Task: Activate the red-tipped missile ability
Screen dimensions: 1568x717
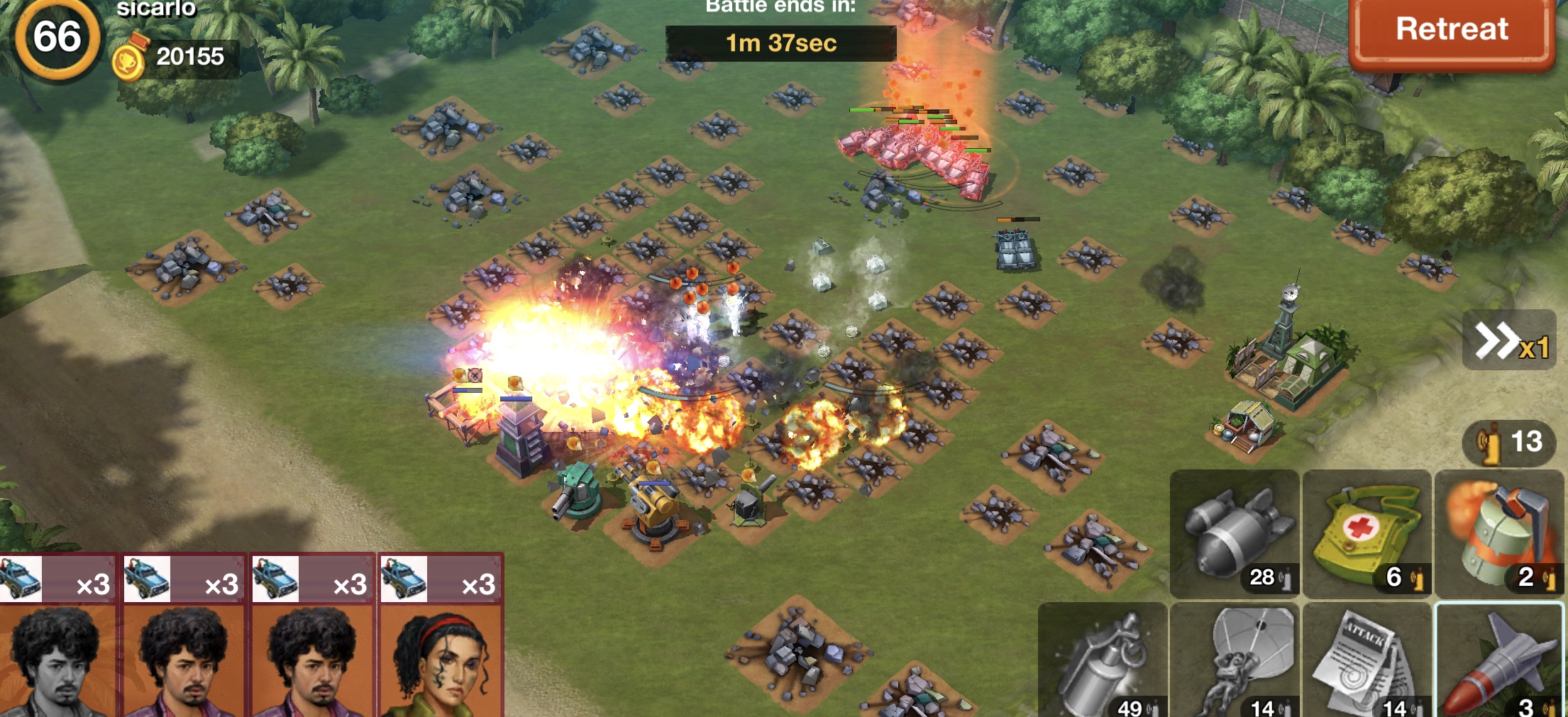Action: tap(1499, 661)
